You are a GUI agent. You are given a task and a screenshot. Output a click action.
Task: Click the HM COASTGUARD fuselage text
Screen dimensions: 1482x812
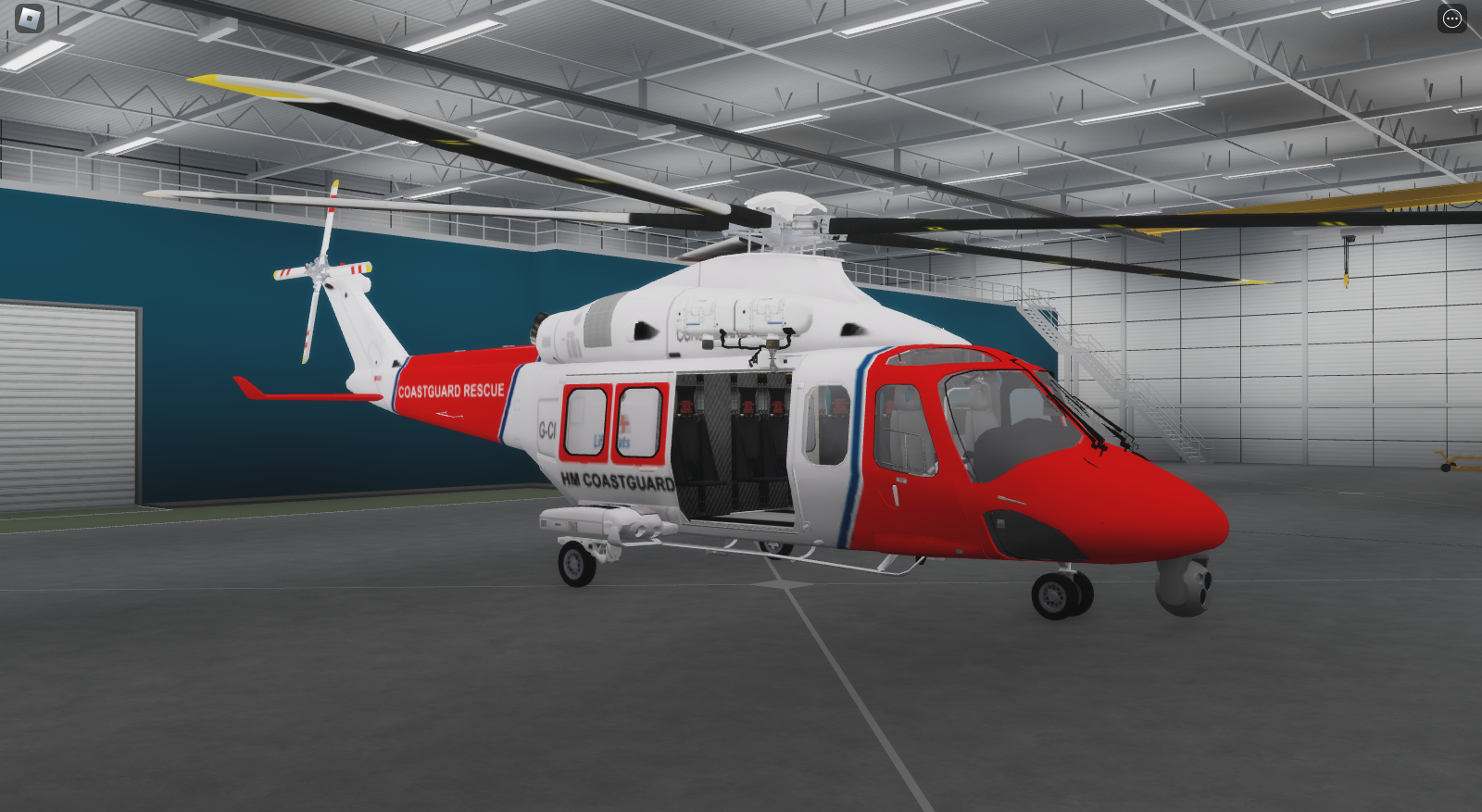(x=616, y=481)
